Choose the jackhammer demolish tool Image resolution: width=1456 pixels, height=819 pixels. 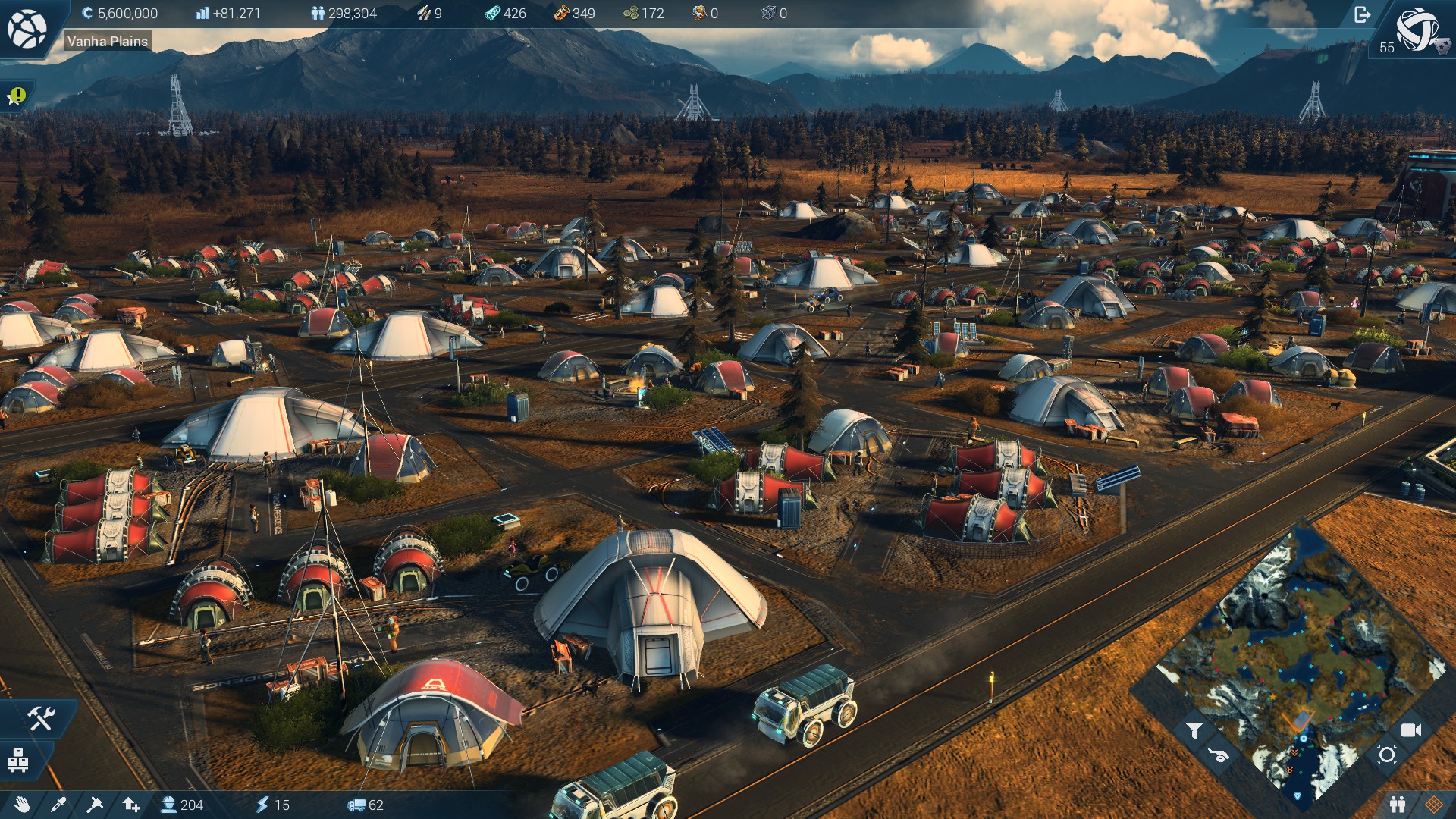pos(95,805)
